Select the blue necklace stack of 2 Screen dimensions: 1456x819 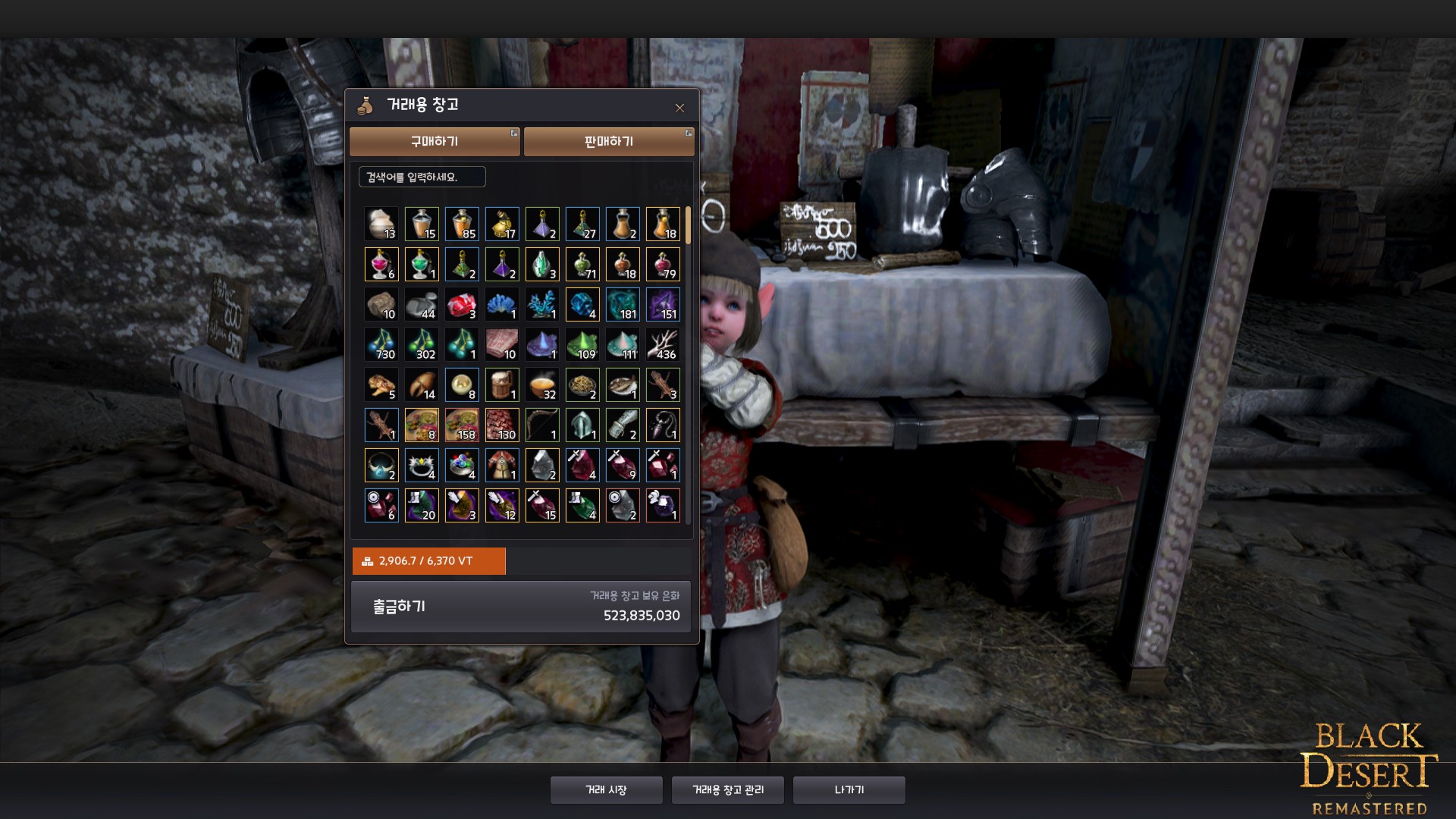[x=381, y=466]
